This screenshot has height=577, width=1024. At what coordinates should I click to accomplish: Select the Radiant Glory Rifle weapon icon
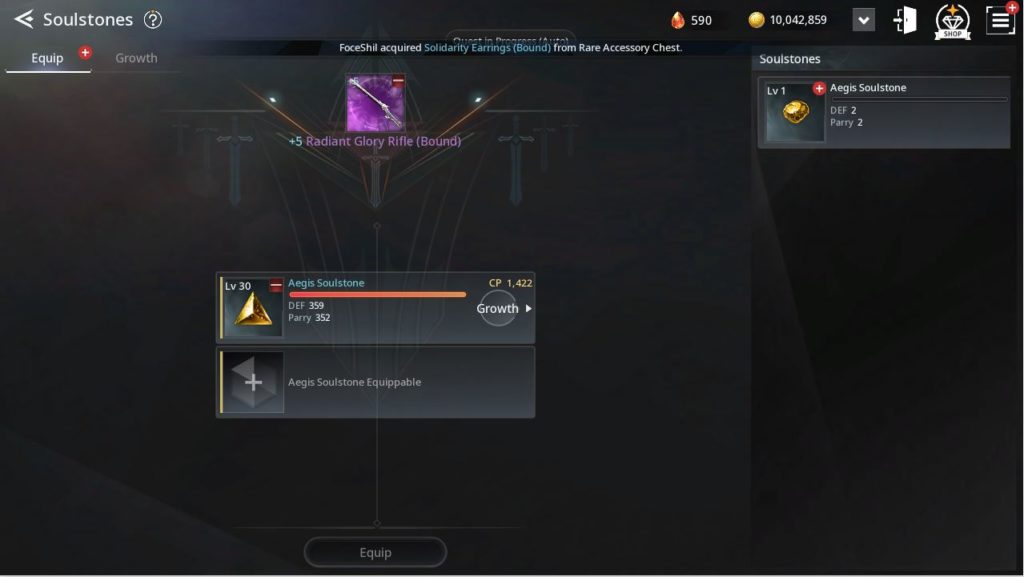[375, 103]
